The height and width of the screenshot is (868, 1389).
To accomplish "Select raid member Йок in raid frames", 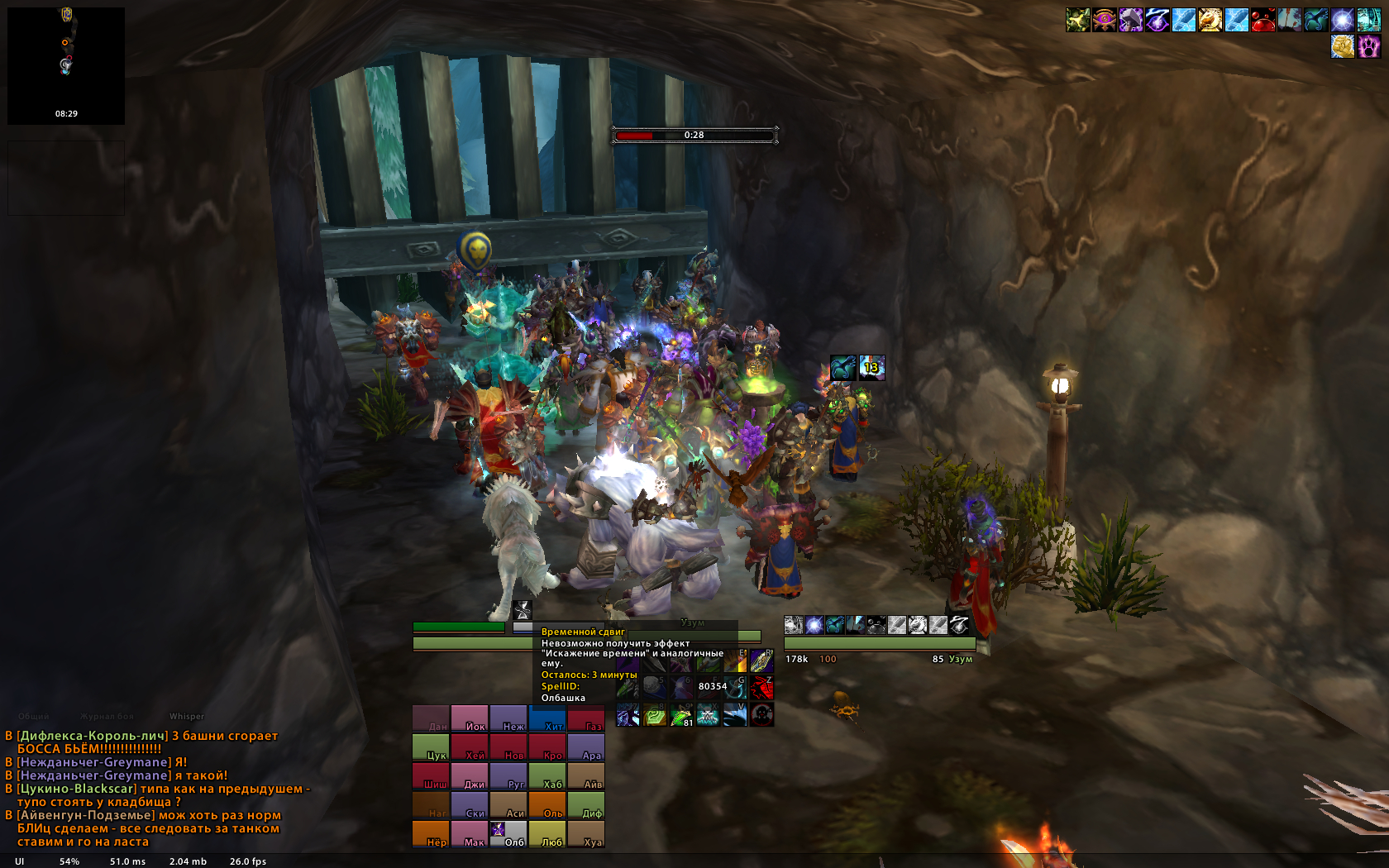I will pyautogui.click(x=470, y=718).
